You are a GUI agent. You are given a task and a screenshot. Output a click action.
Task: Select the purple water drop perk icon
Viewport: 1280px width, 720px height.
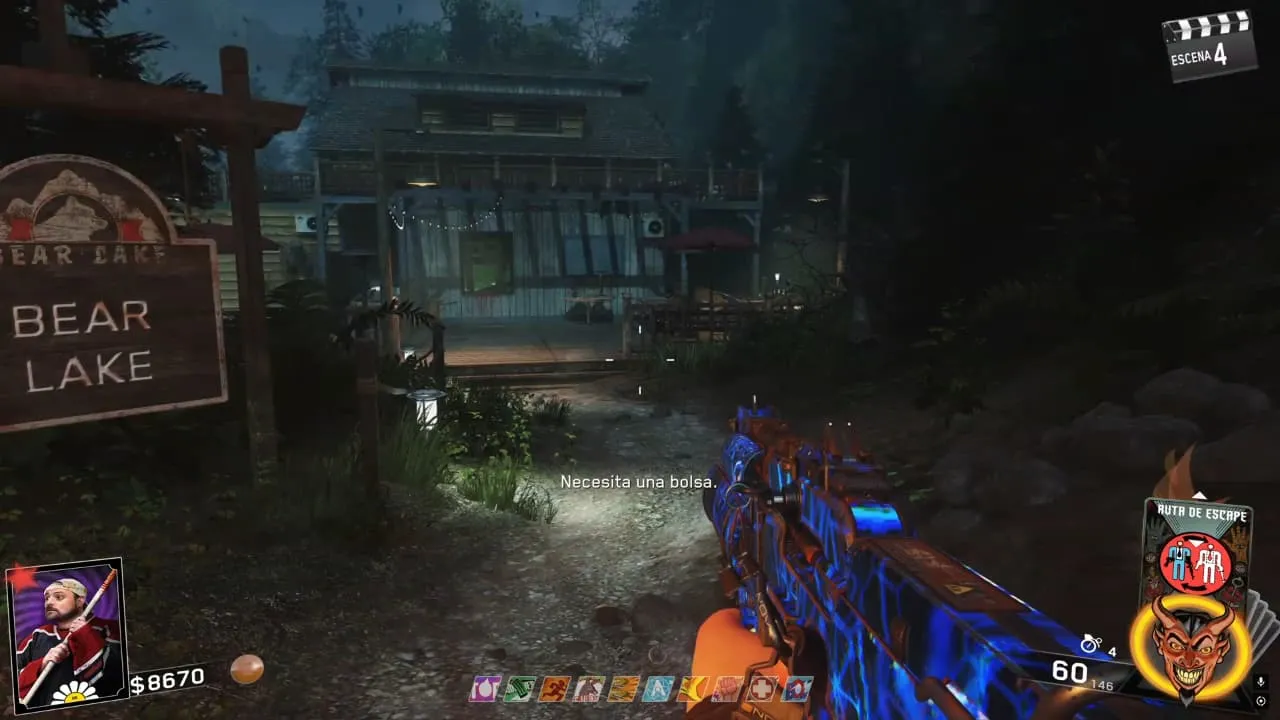tap(484, 688)
